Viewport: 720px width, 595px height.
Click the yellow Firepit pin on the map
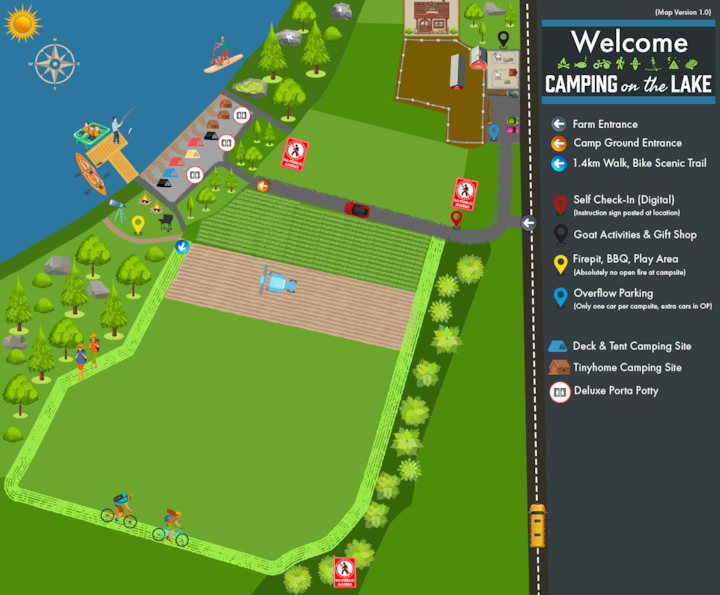pos(138,224)
